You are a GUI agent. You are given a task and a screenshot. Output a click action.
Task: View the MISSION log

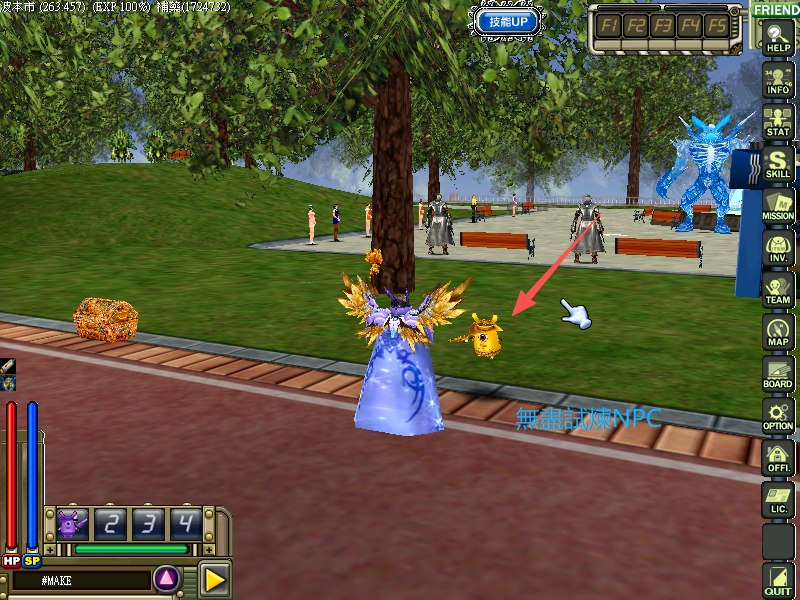(778, 206)
